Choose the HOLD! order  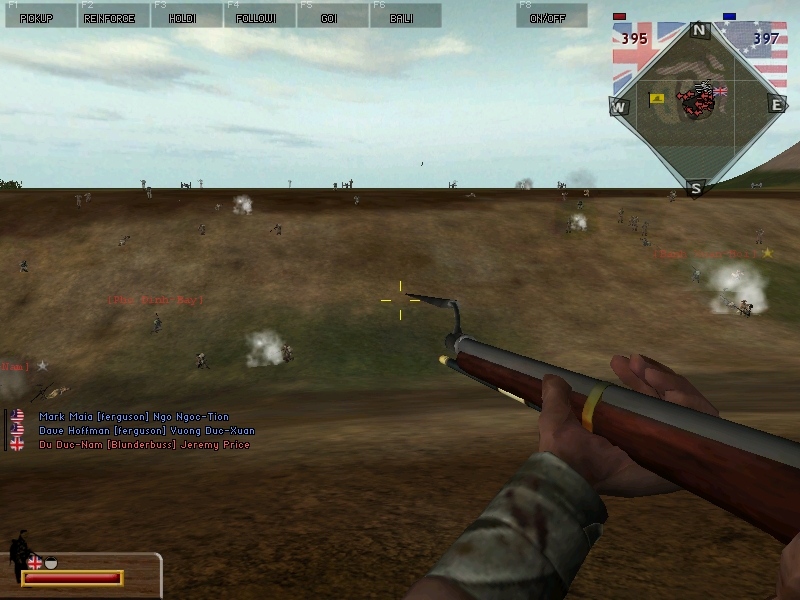point(184,16)
